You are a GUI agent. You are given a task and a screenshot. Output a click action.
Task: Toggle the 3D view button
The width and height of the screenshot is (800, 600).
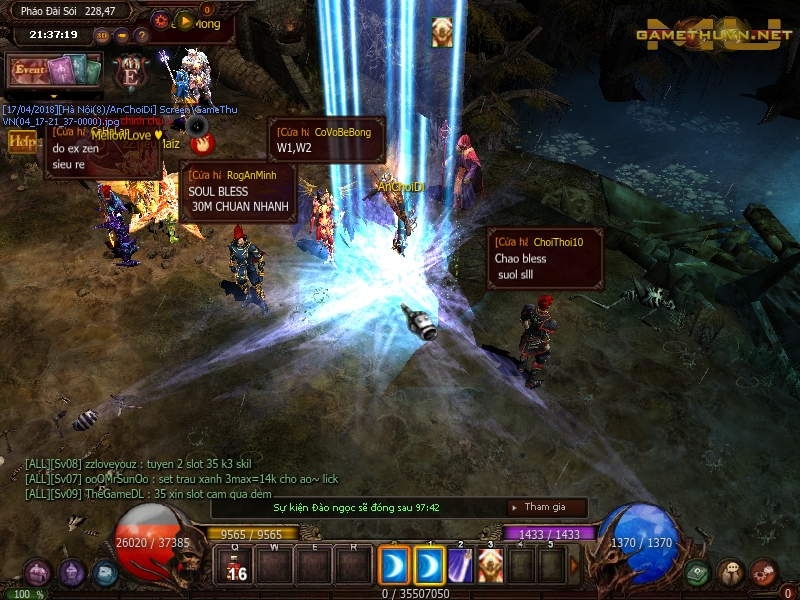tap(102, 35)
